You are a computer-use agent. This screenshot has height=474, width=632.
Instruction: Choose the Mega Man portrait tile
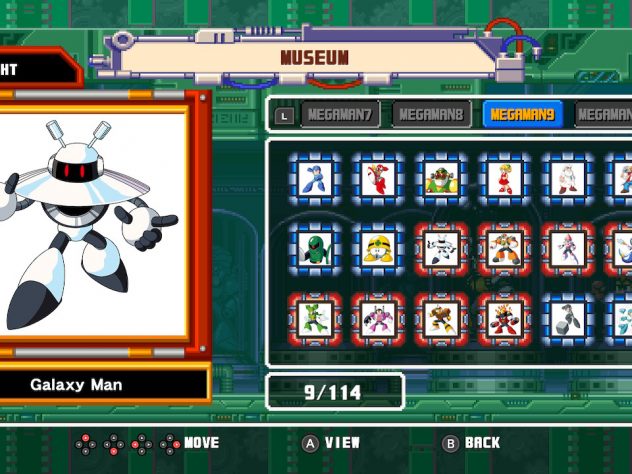coord(316,178)
